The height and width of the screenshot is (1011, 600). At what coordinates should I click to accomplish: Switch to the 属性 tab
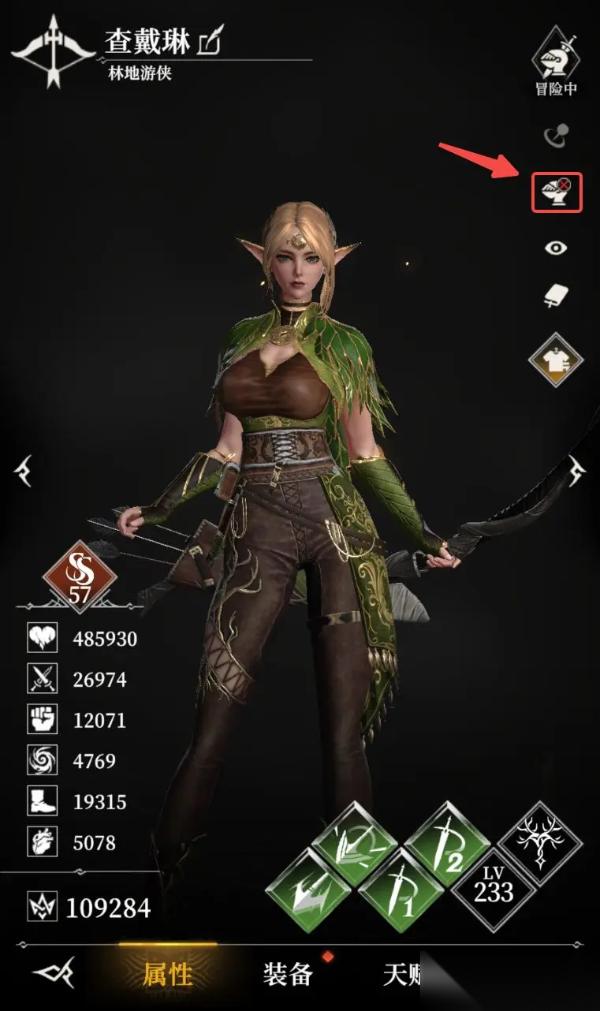167,973
